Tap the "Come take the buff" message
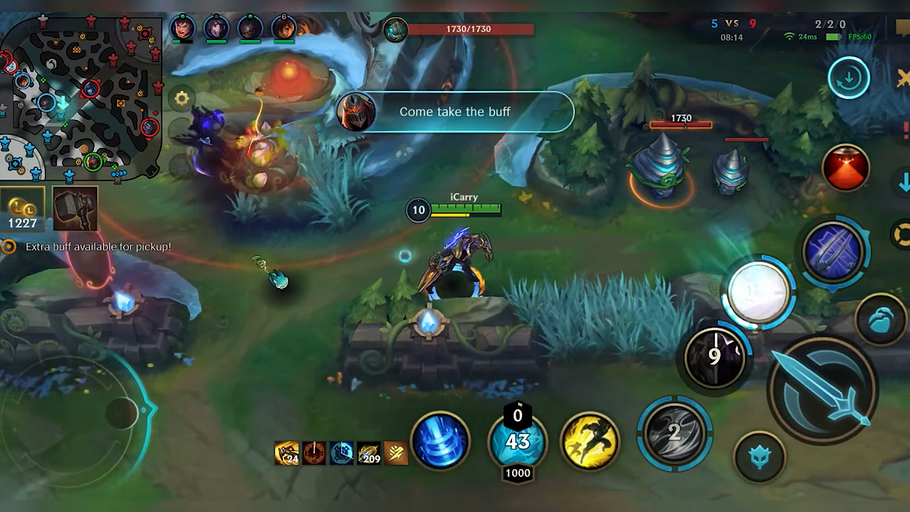 (x=455, y=112)
